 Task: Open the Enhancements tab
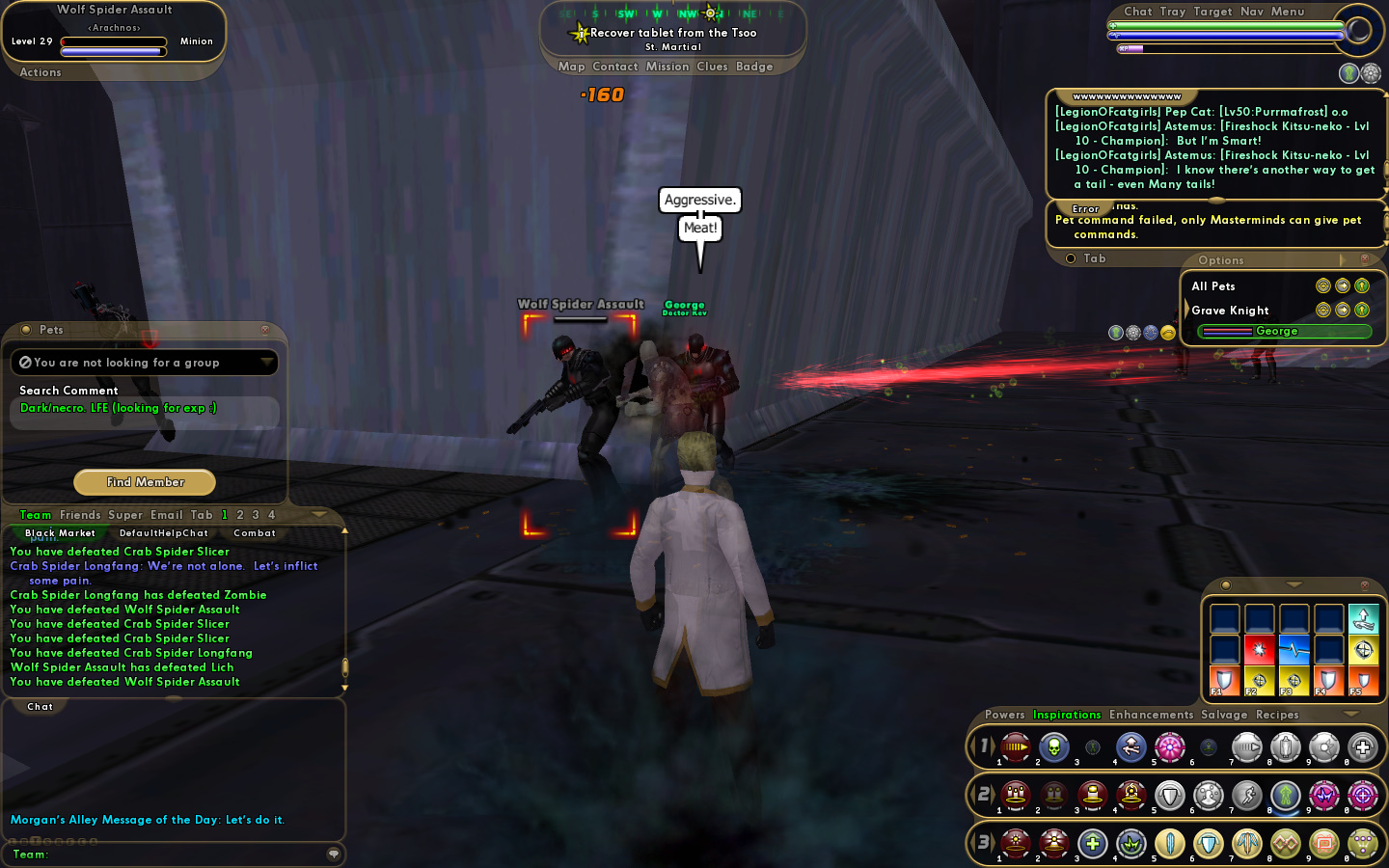click(1151, 715)
